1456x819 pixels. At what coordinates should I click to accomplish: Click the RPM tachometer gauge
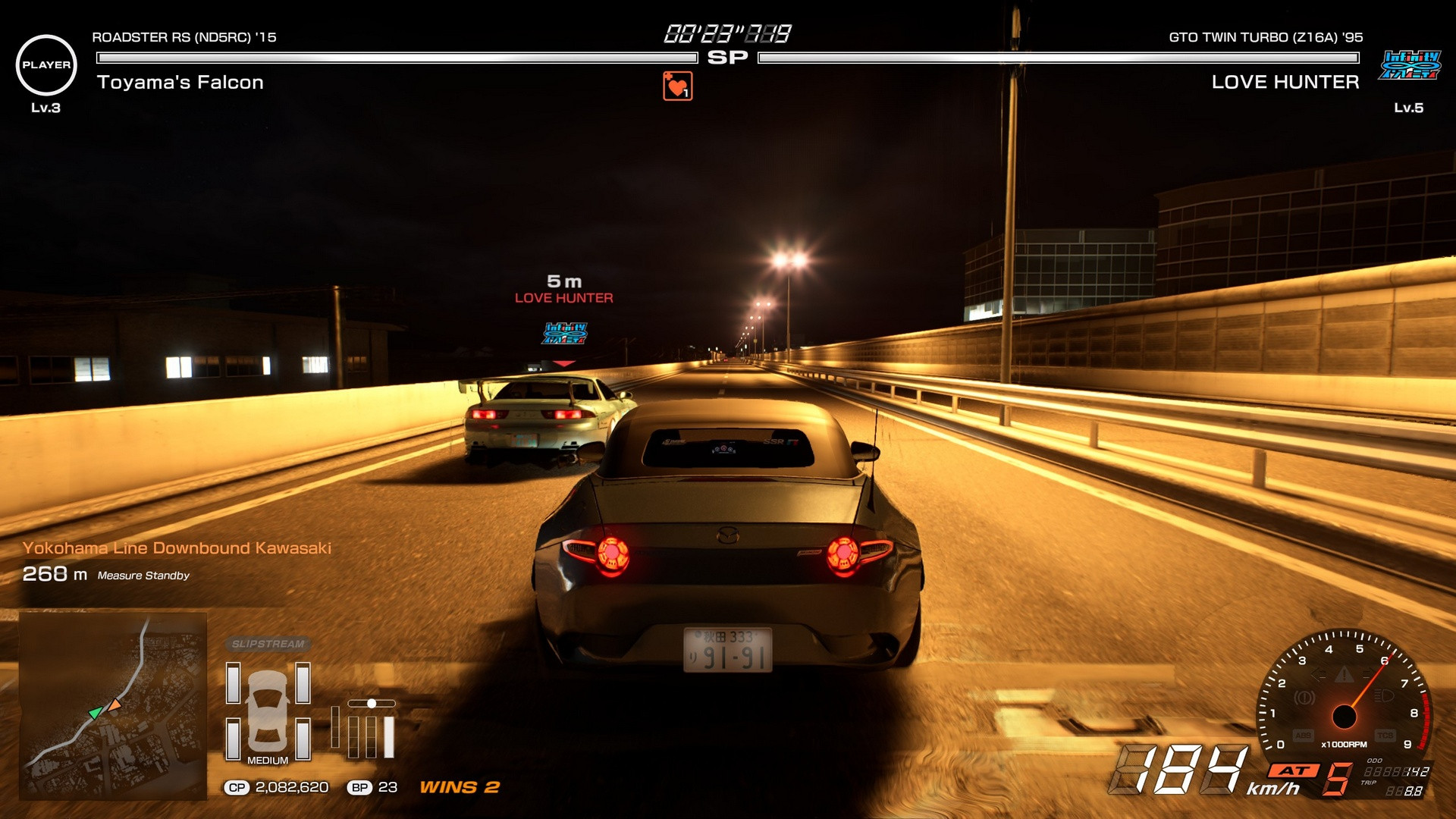(1345, 694)
